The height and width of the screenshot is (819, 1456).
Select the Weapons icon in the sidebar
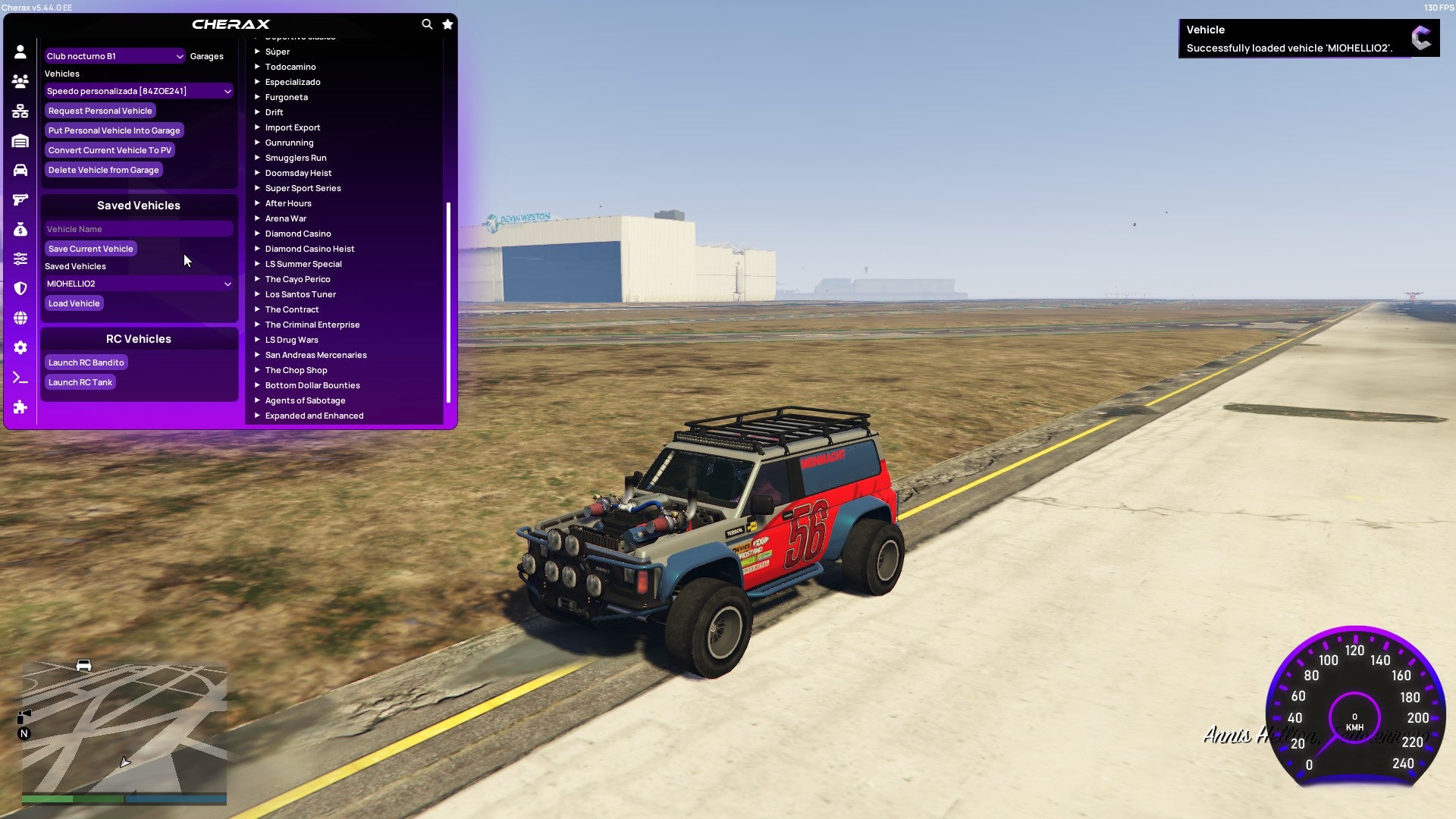click(x=20, y=199)
